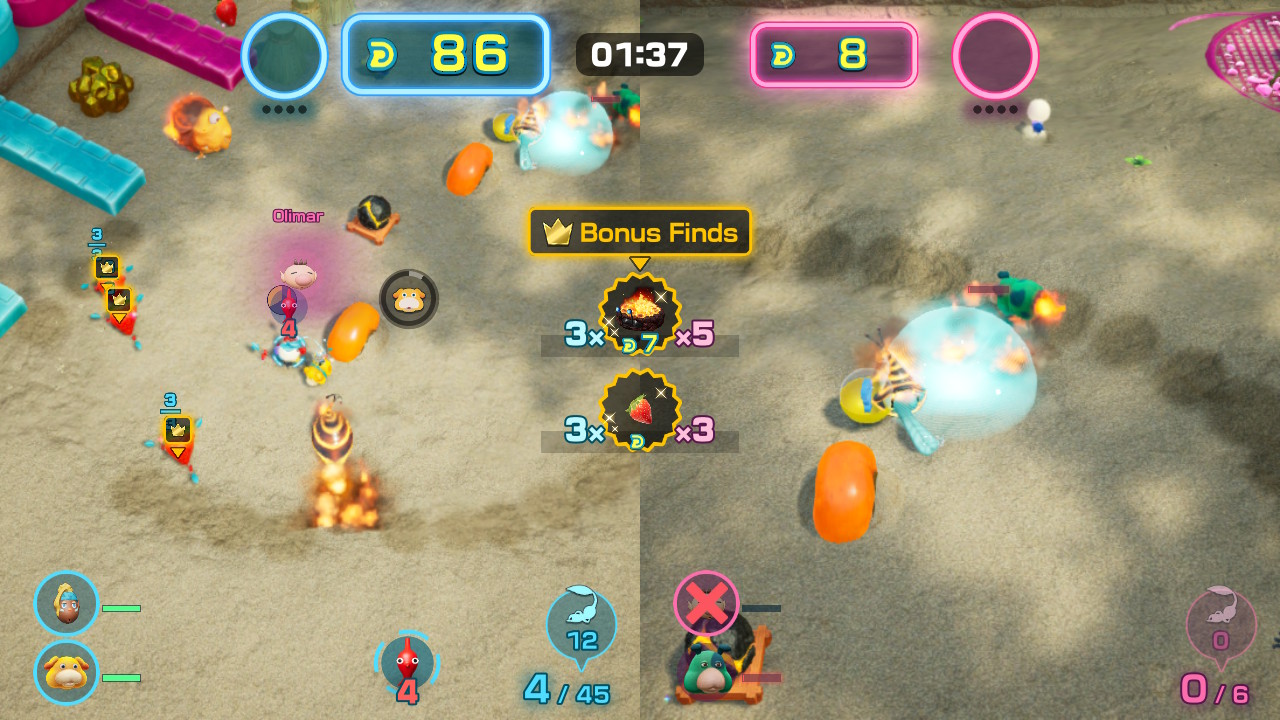Click the round Oatchi icon near Olimar
Viewport: 1280px width, 720px height.
coord(409,299)
